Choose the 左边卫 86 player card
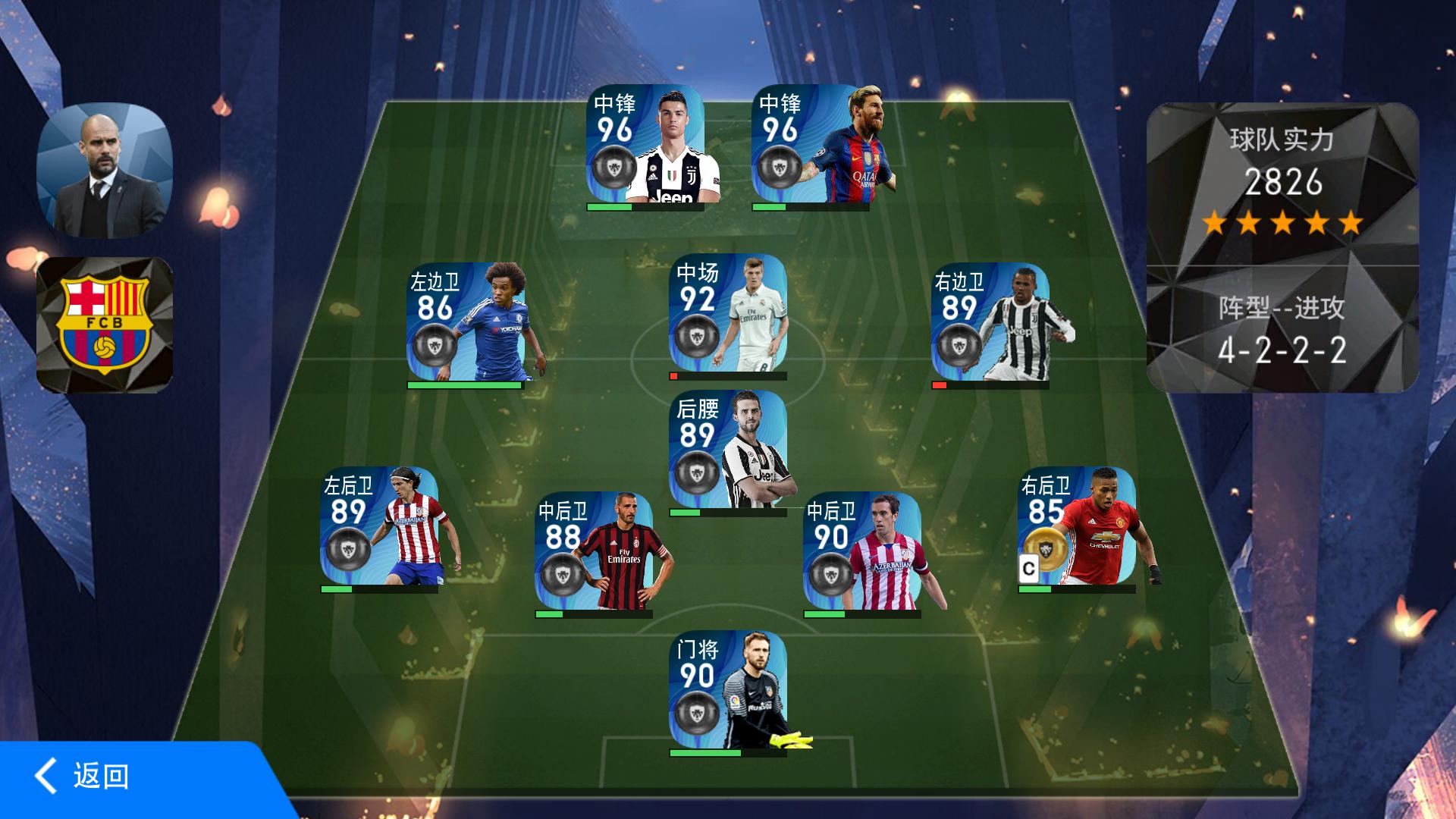This screenshot has width=1456, height=819. coord(465,322)
